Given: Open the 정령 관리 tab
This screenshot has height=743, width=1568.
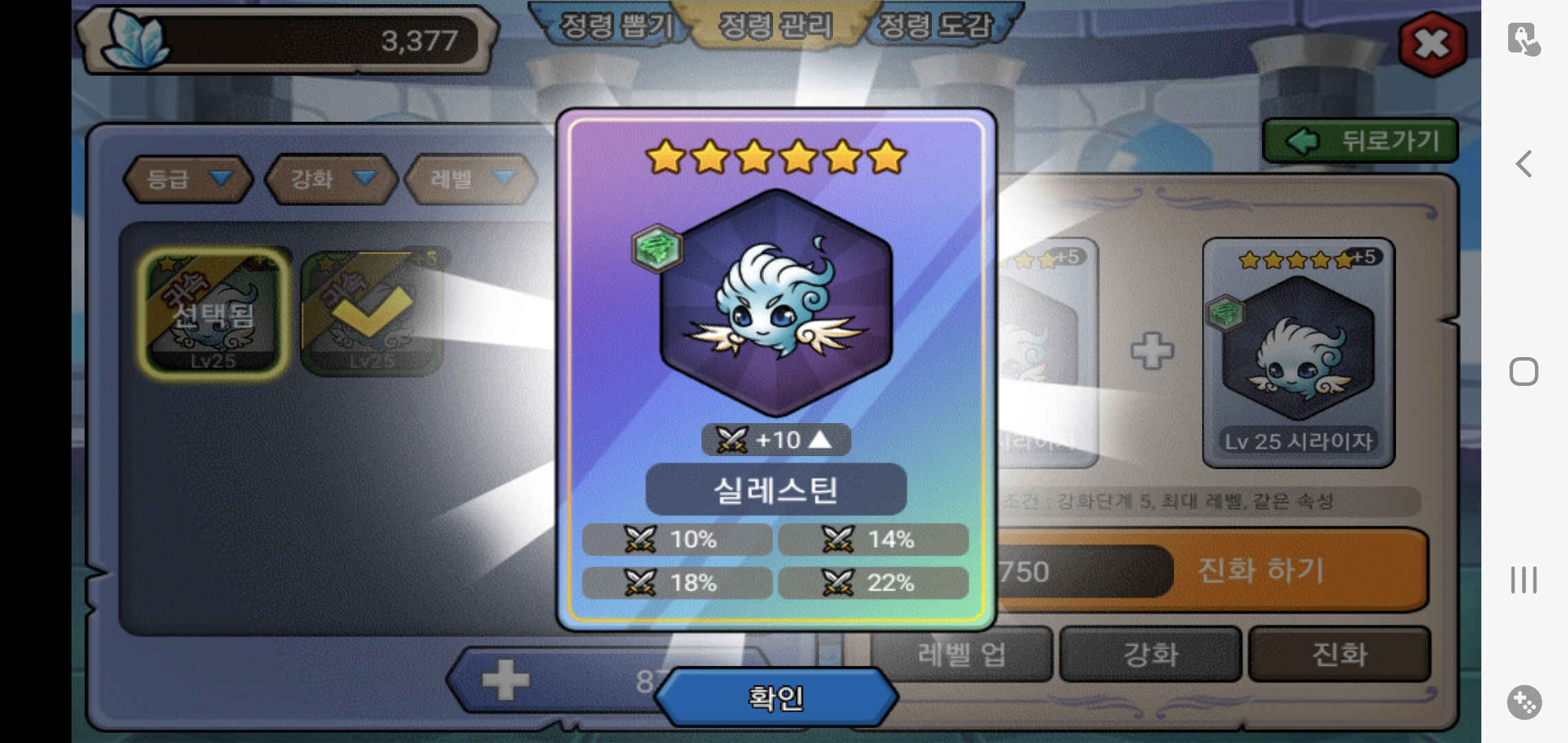Looking at the screenshot, I should click(775, 26).
